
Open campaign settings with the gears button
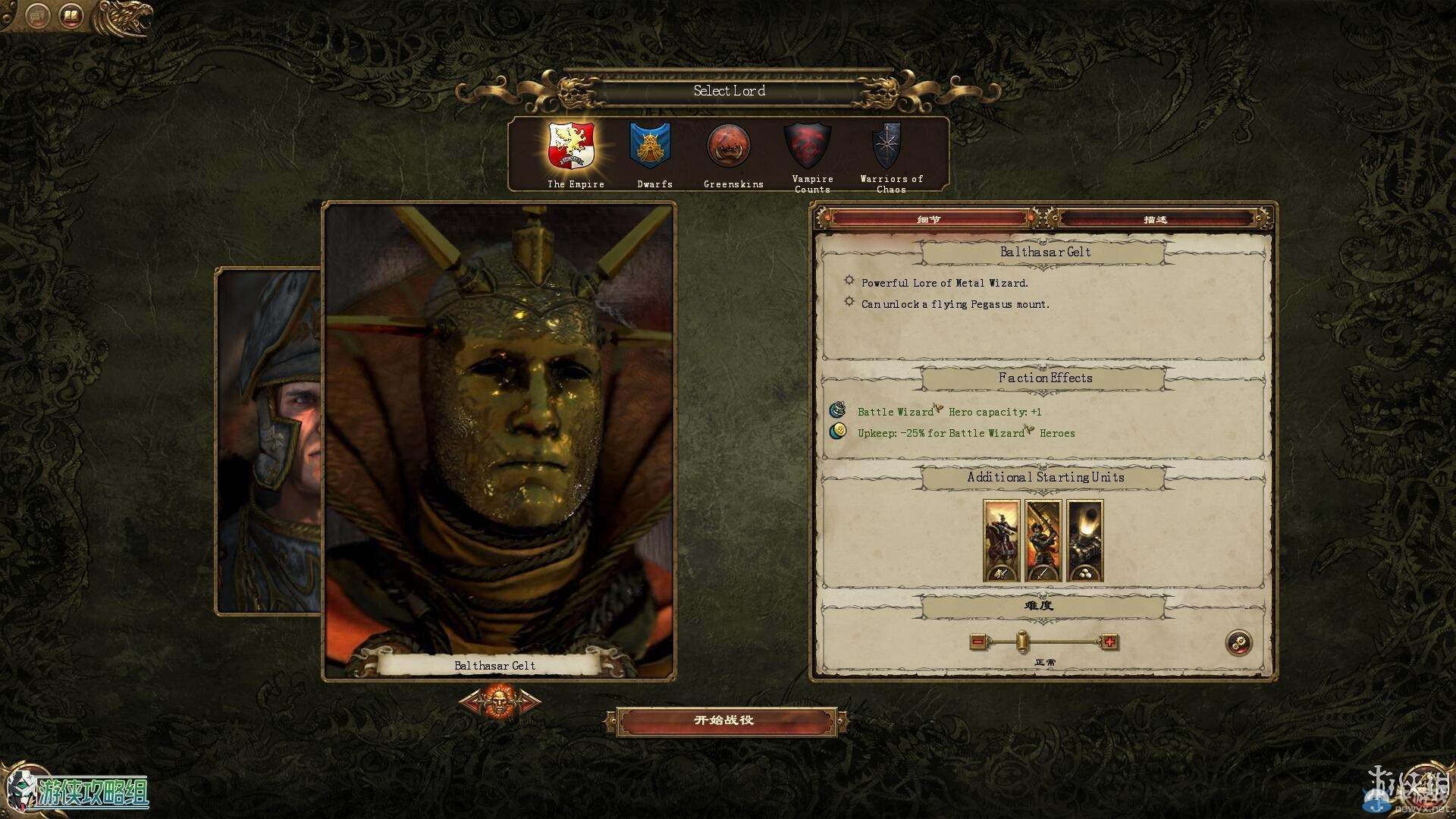click(x=1239, y=643)
